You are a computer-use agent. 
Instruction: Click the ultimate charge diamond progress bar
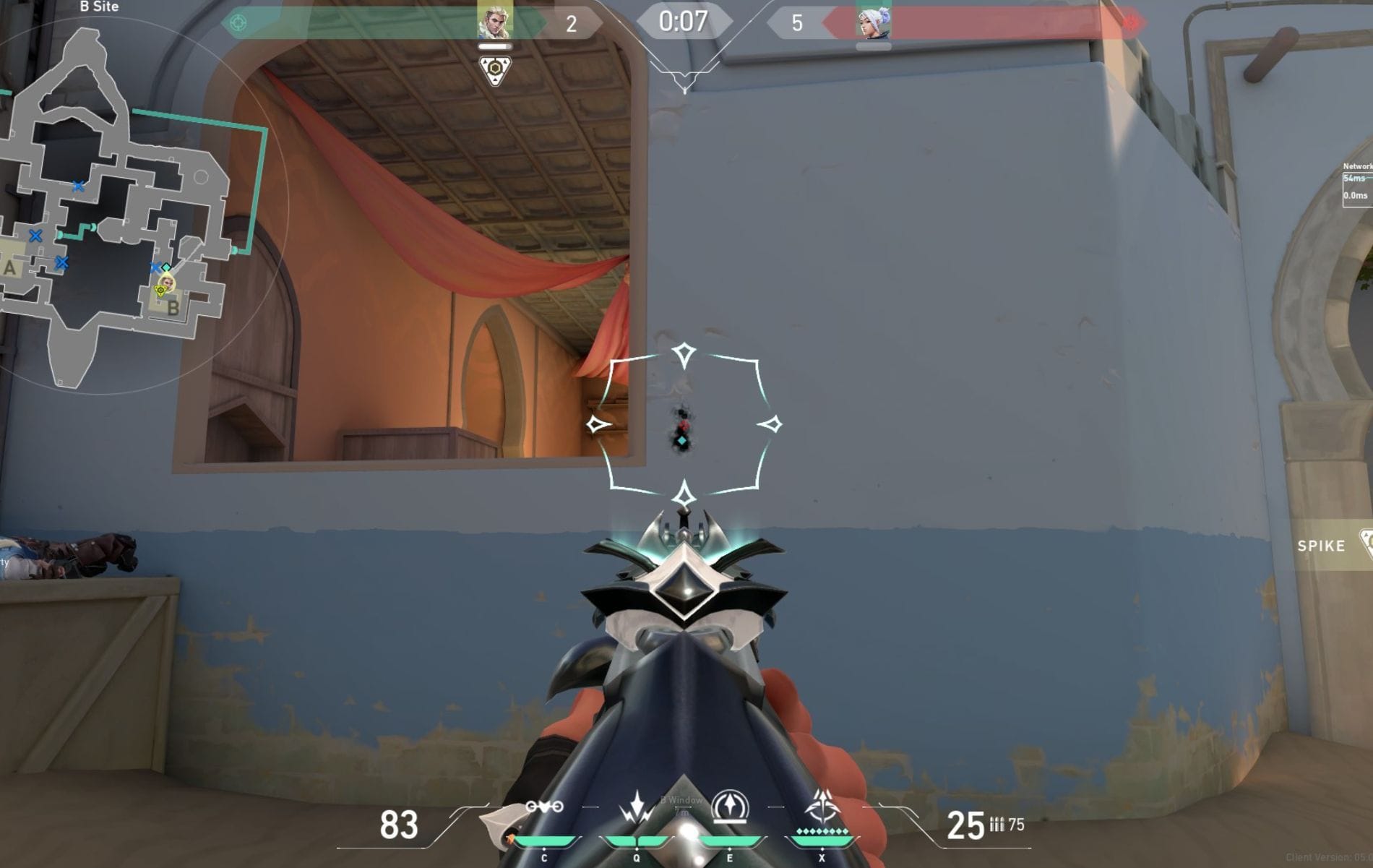pyautogui.click(x=822, y=830)
